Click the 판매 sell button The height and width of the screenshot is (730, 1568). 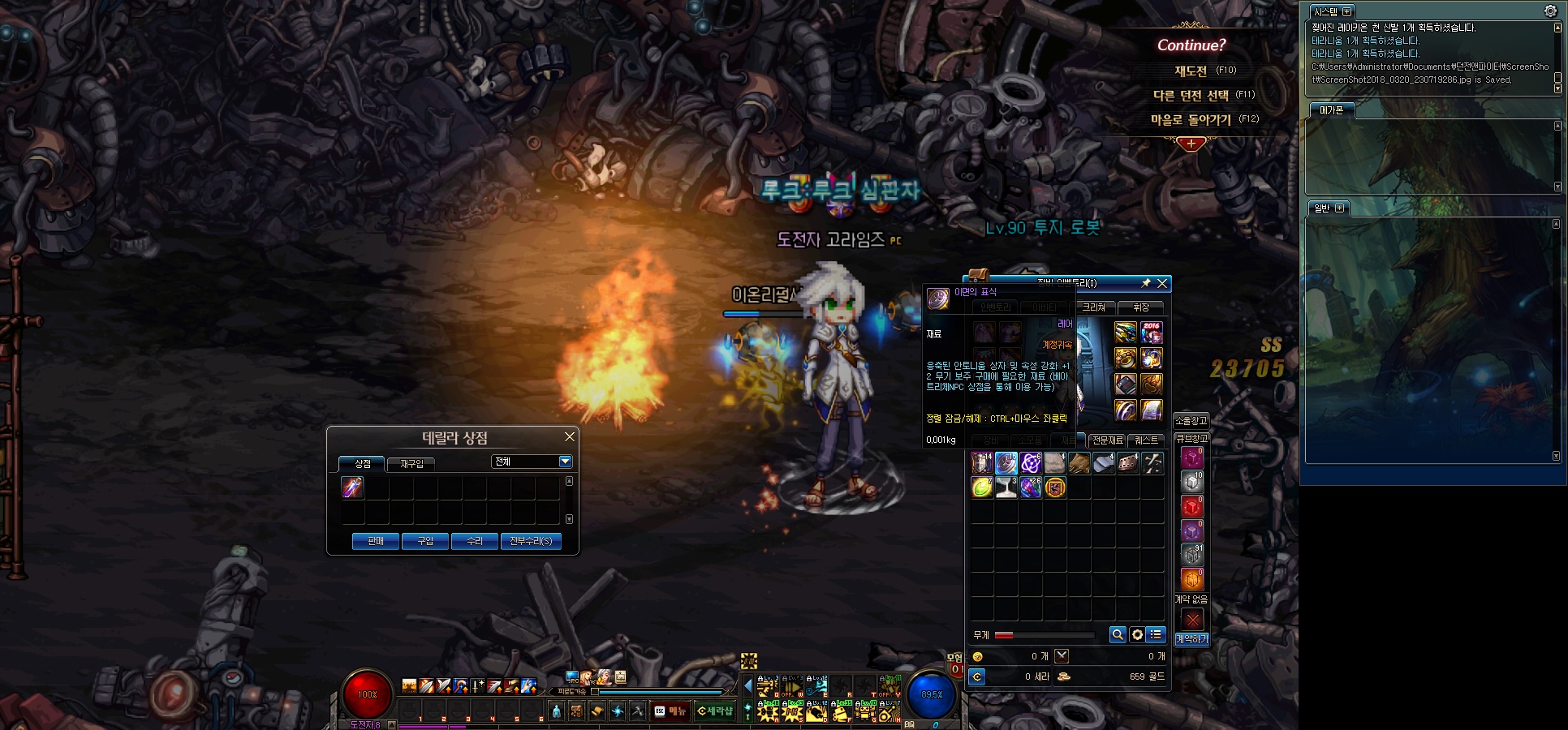point(376,541)
